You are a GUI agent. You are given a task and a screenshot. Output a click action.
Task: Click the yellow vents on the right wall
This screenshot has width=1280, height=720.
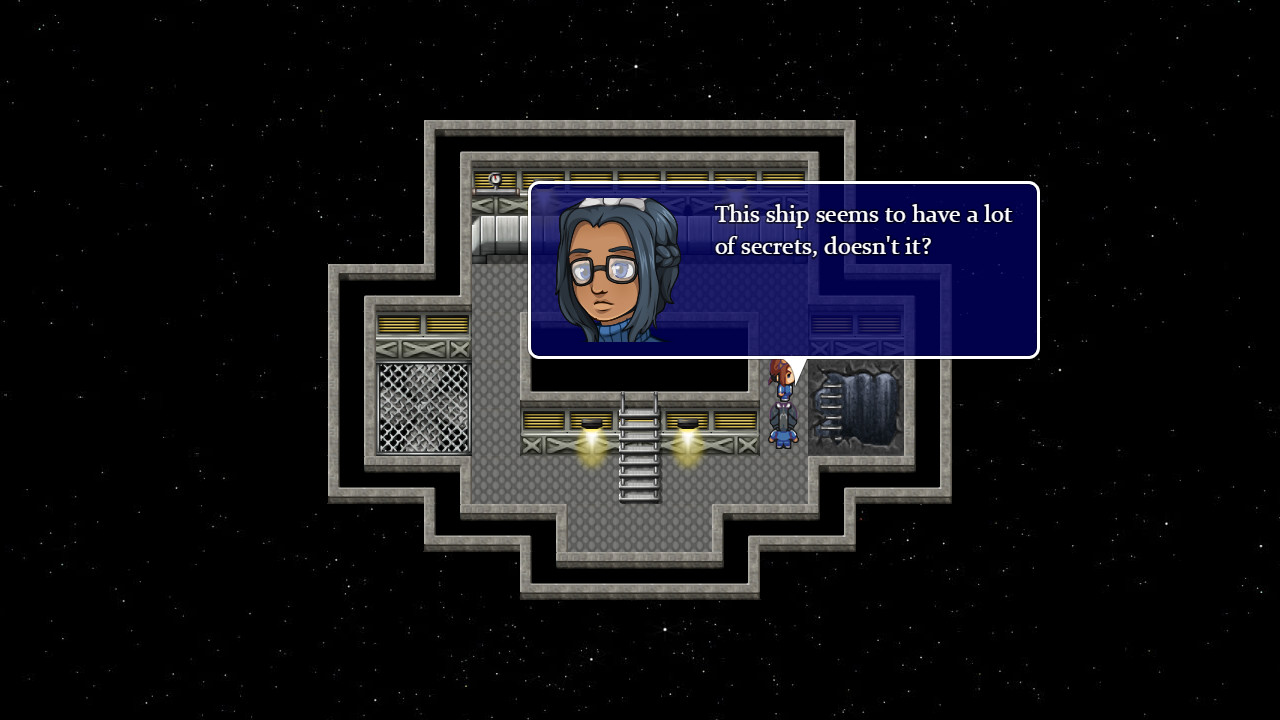(855, 325)
